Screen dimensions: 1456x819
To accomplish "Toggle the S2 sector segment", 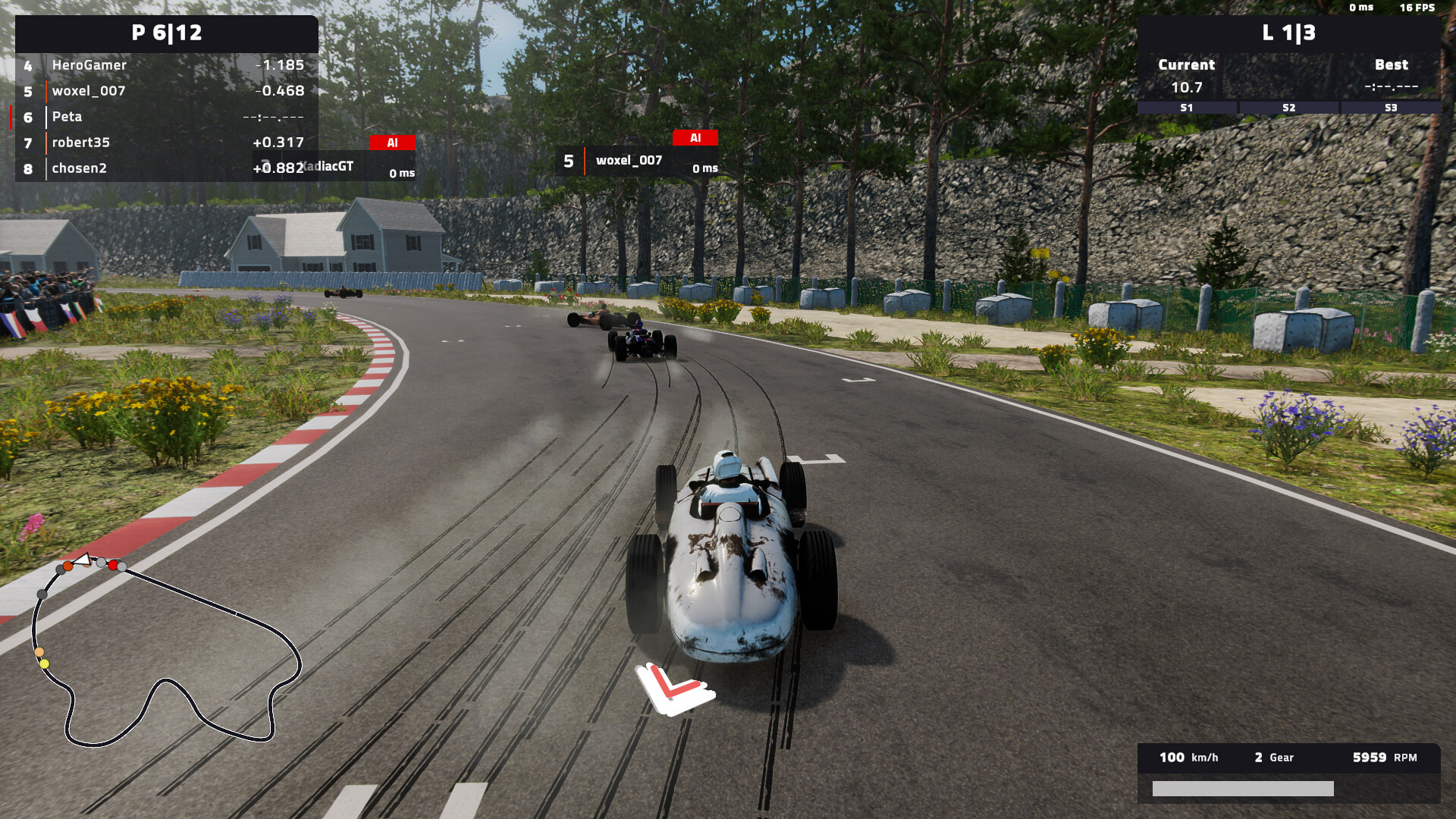I will (1288, 108).
